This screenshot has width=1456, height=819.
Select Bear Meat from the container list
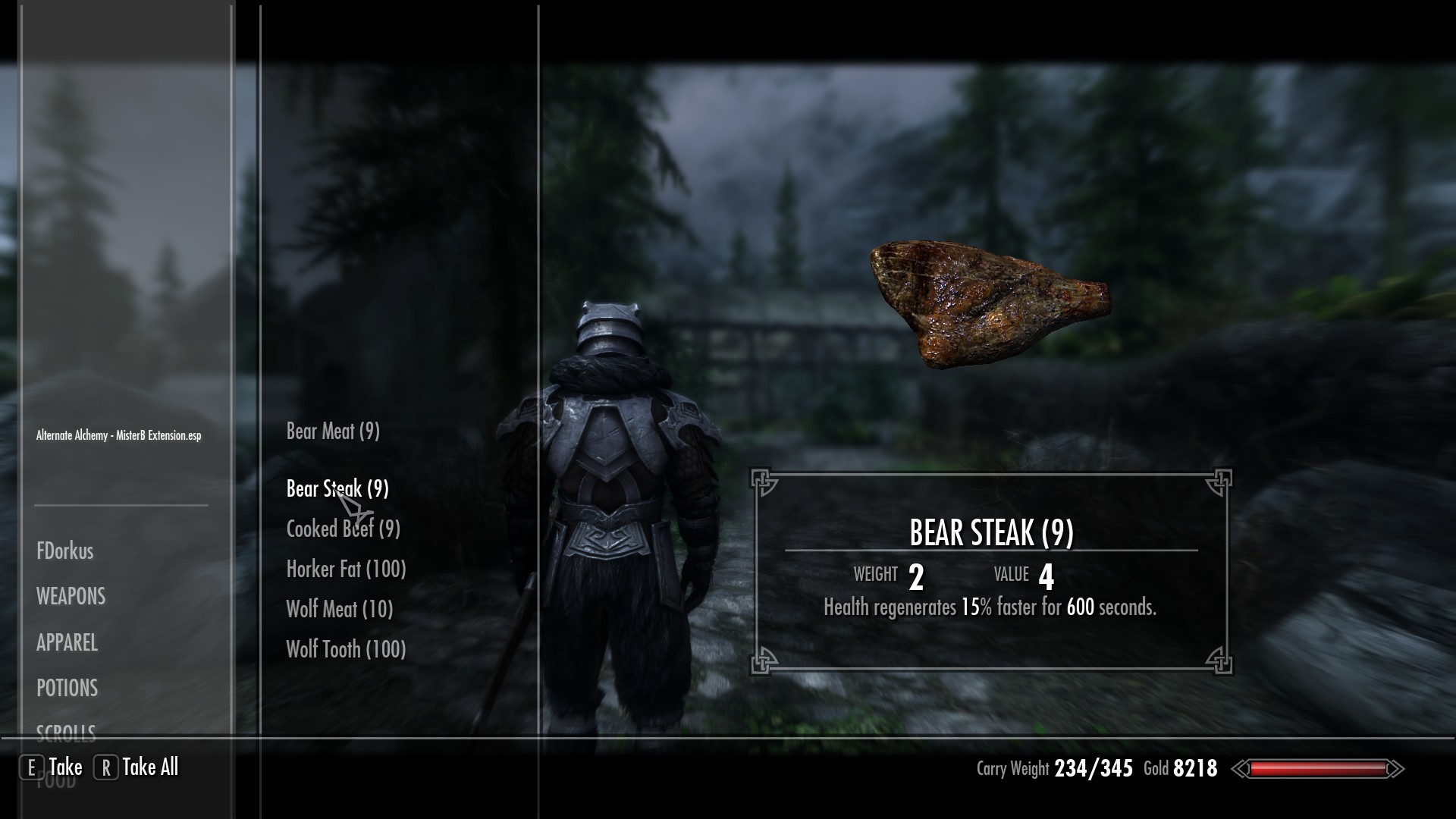tap(333, 431)
